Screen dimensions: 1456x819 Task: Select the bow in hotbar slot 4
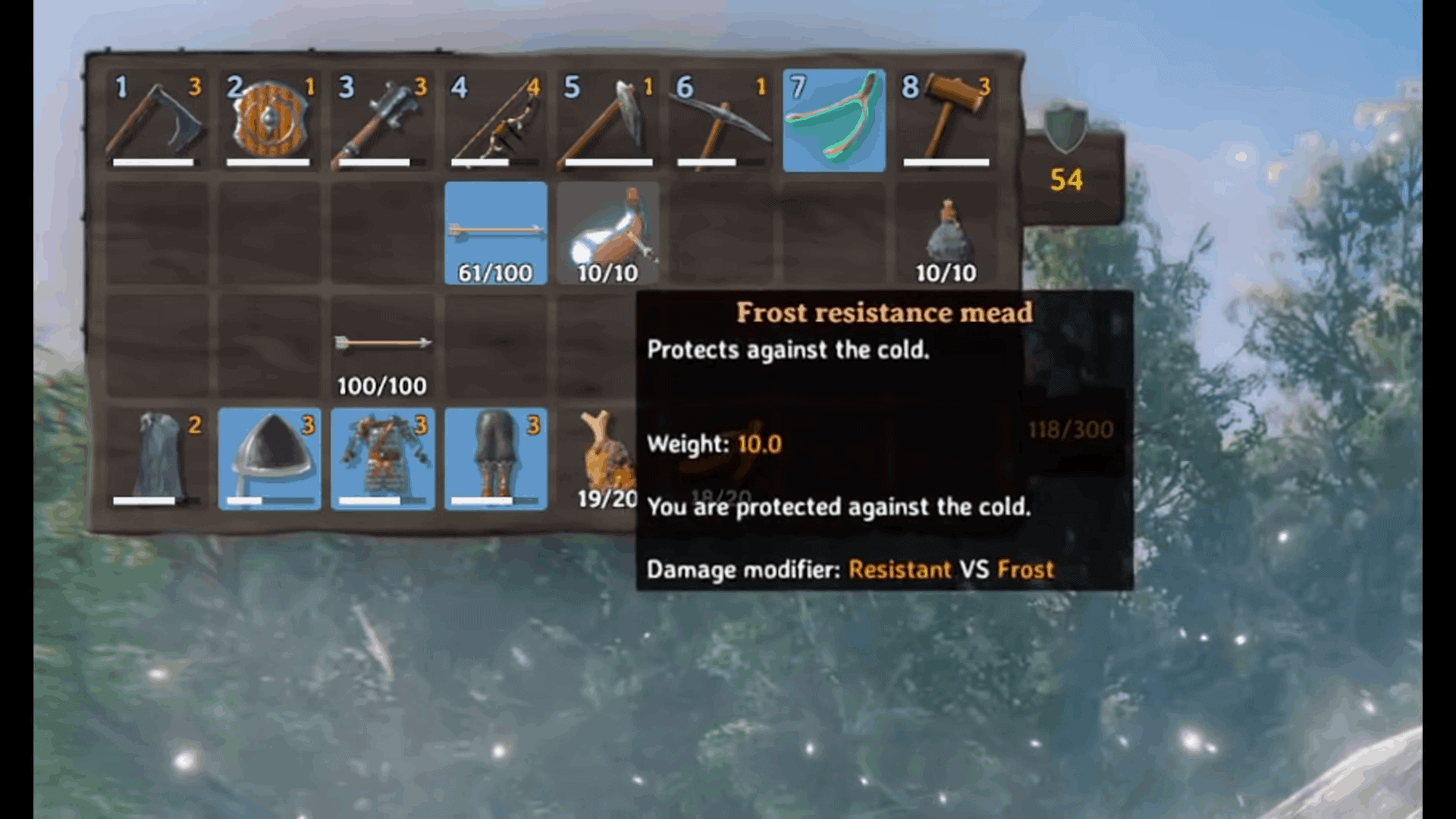tap(495, 120)
